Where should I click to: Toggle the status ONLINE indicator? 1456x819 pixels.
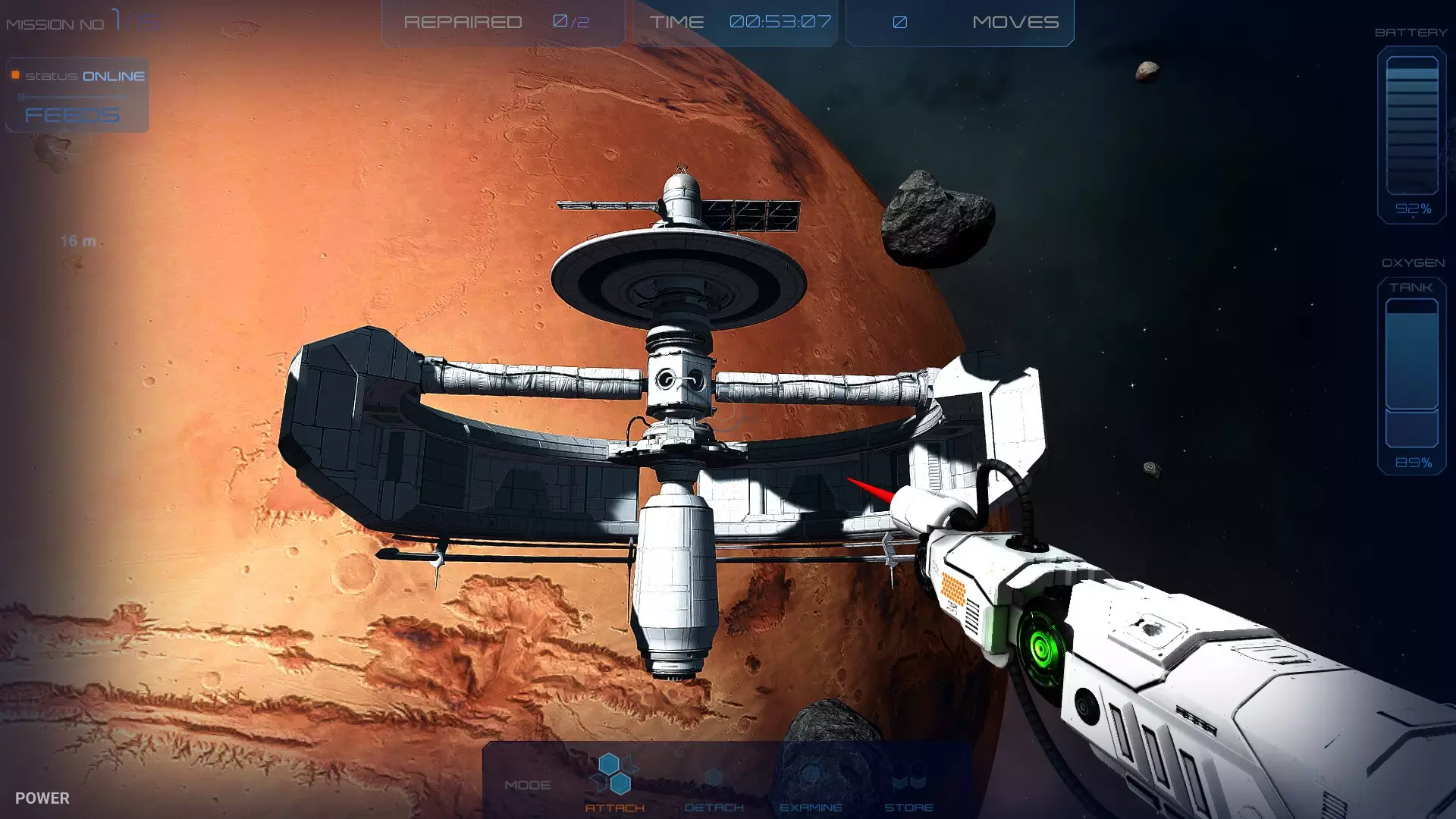point(83,75)
